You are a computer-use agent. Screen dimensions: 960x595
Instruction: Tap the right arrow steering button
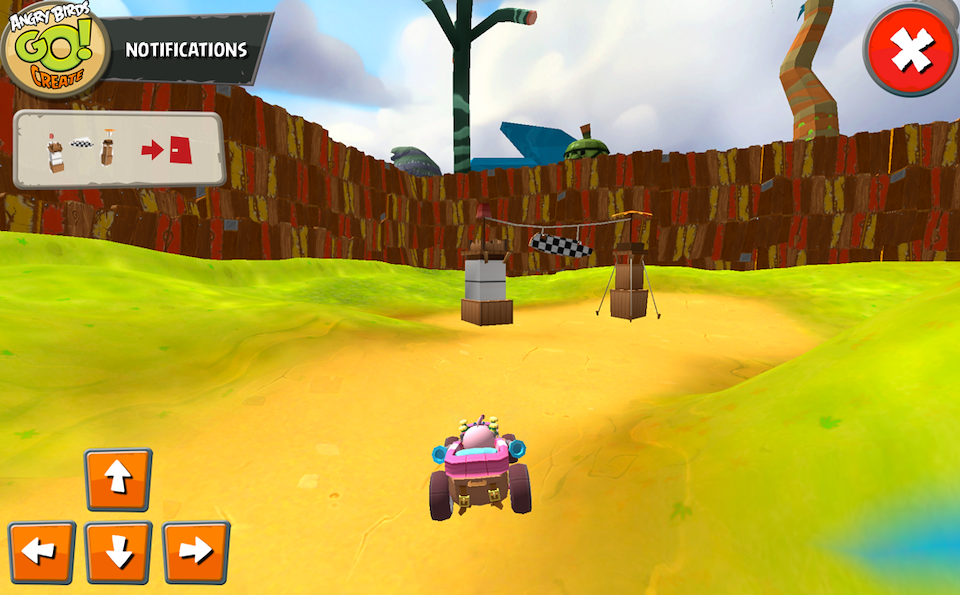[196, 552]
